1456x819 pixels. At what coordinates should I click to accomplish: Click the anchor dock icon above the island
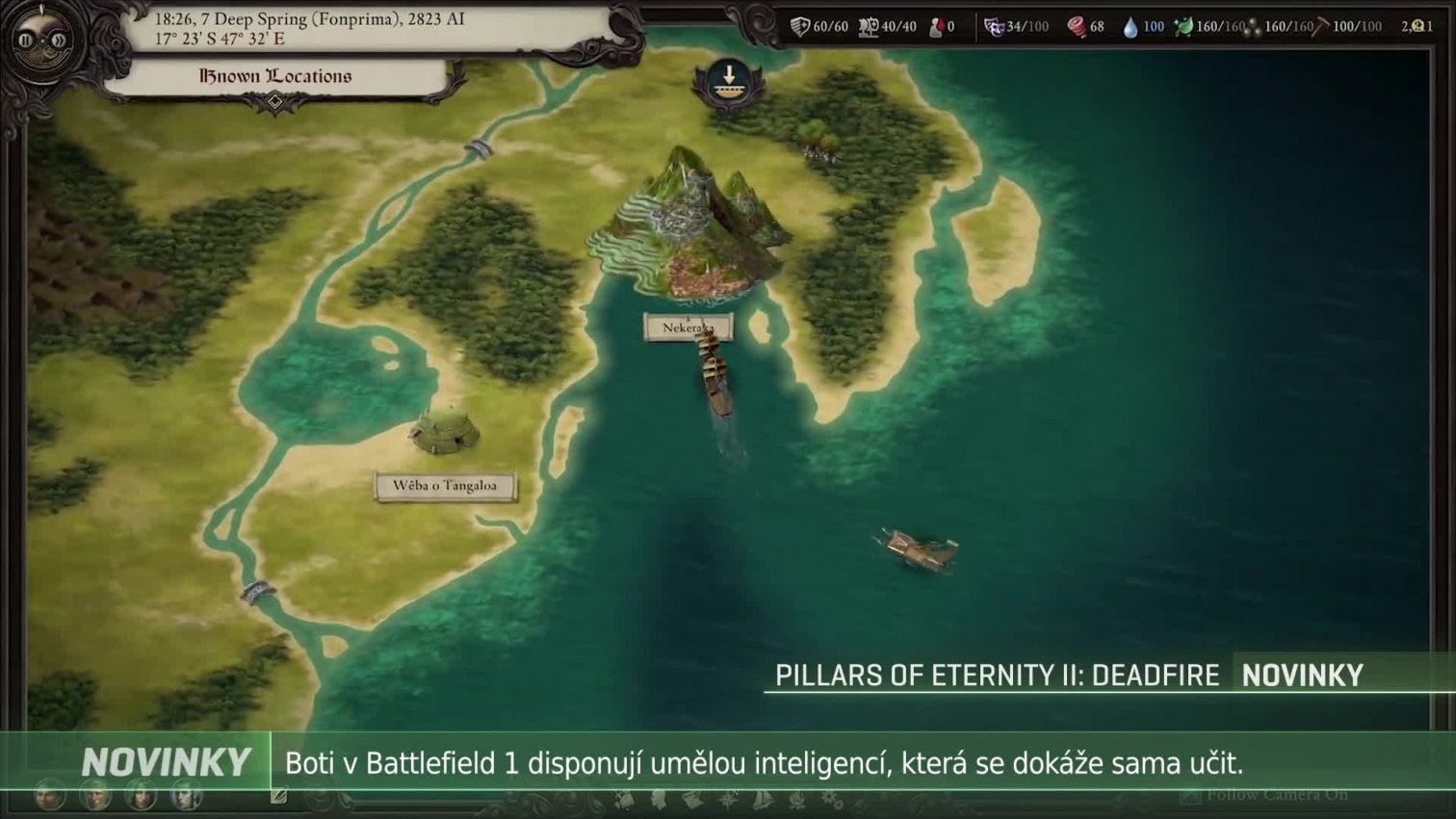(729, 82)
